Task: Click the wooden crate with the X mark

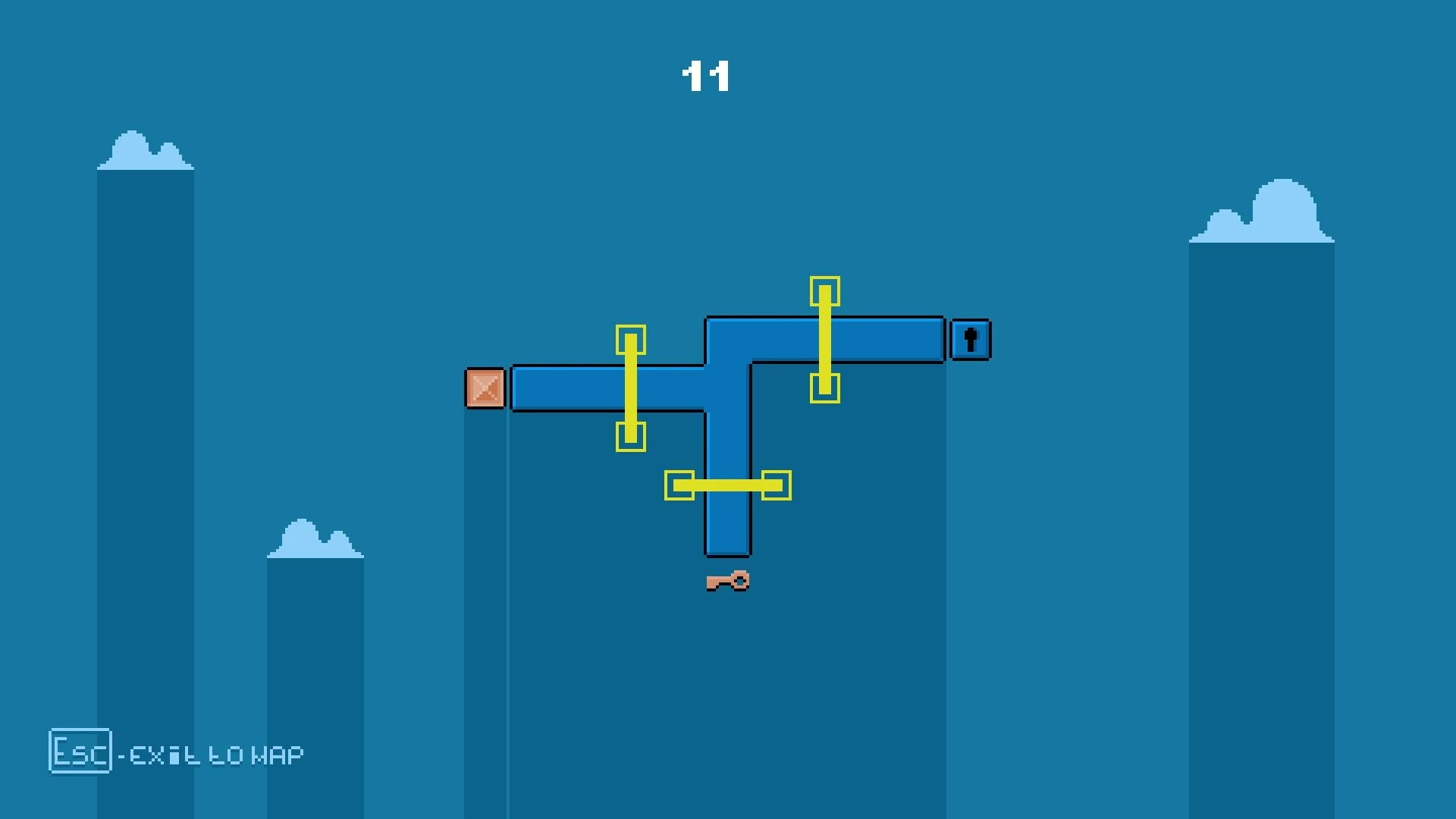Action: click(486, 388)
